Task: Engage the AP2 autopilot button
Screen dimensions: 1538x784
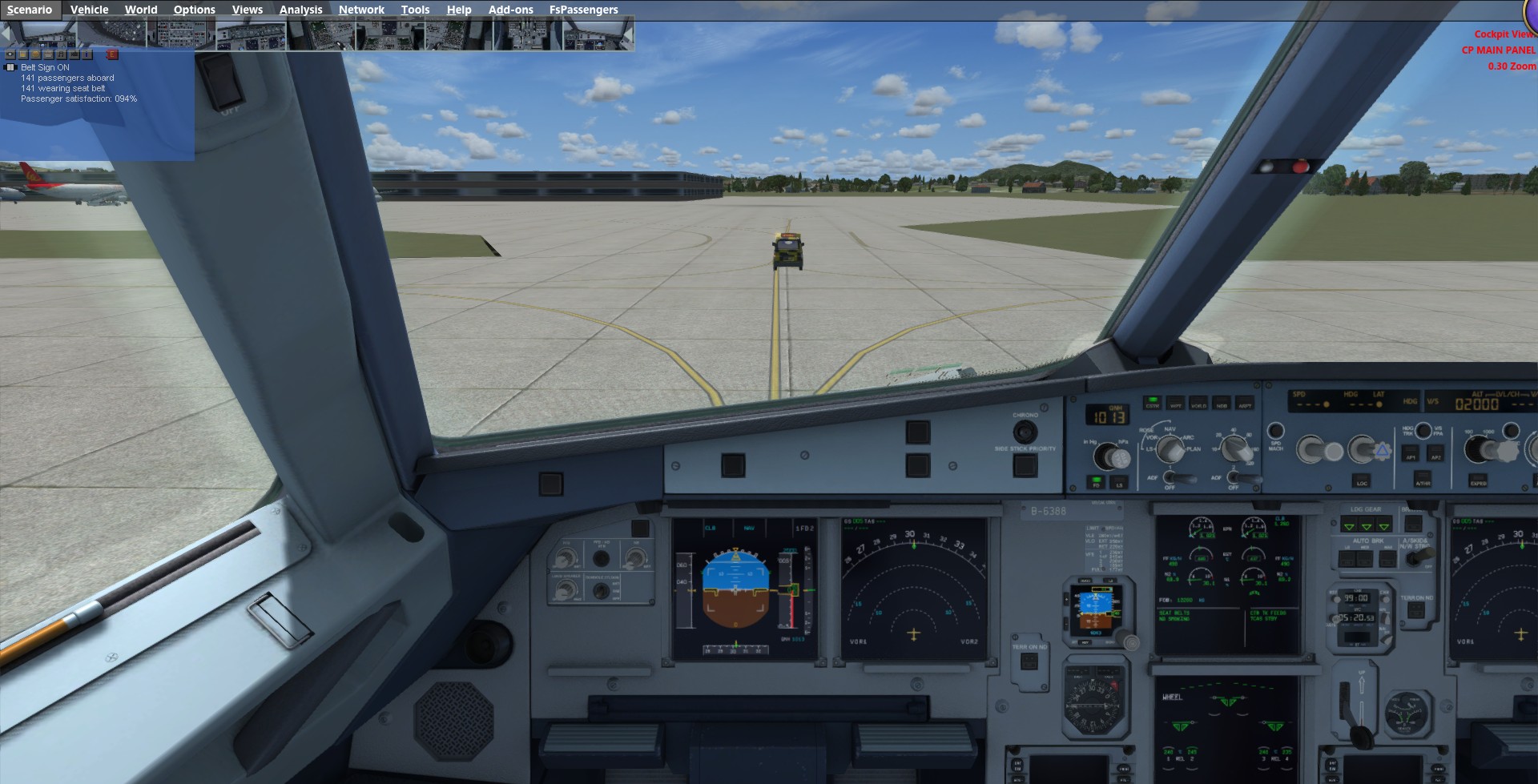Action: coord(1435,454)
